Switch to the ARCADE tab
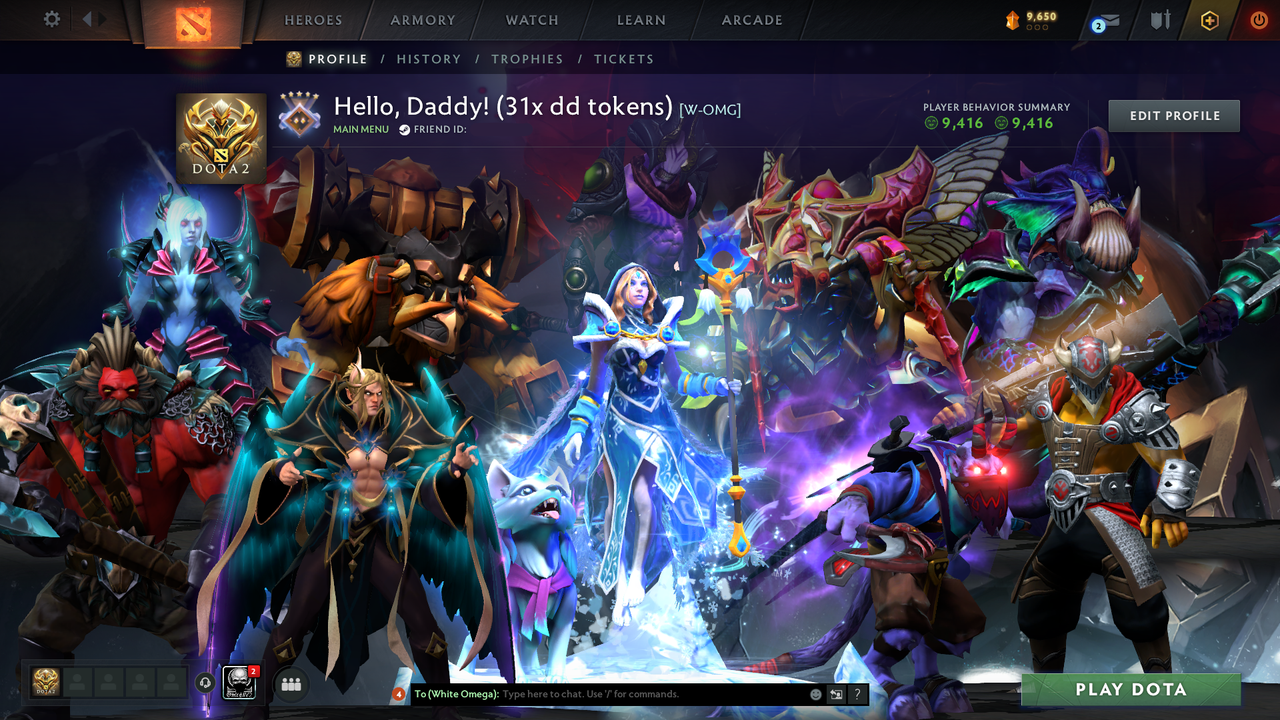Viewport: 1280px width, 720px height. click(x=751, y=20)
